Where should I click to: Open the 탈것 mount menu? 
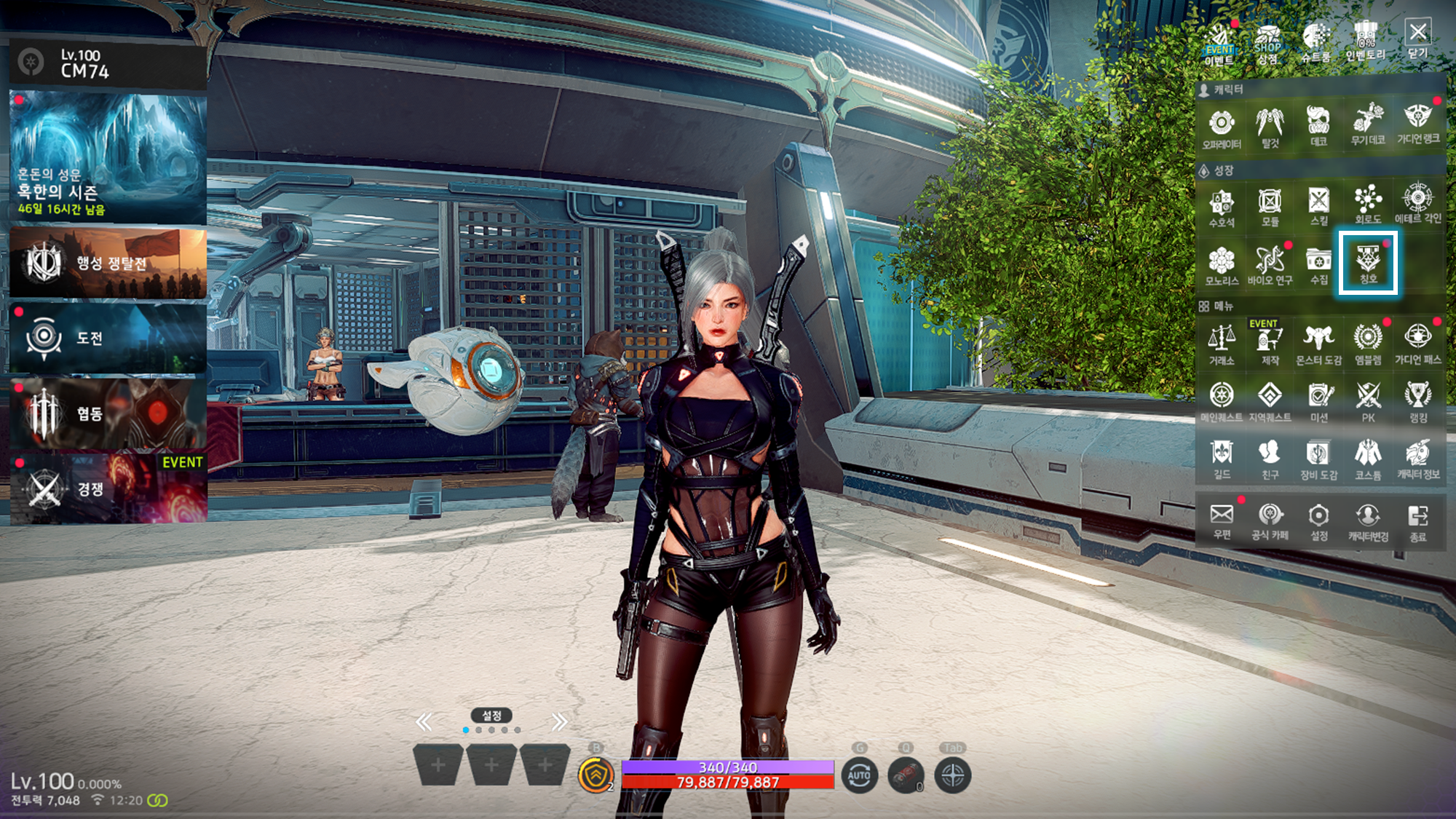[x=1270, y=127]
